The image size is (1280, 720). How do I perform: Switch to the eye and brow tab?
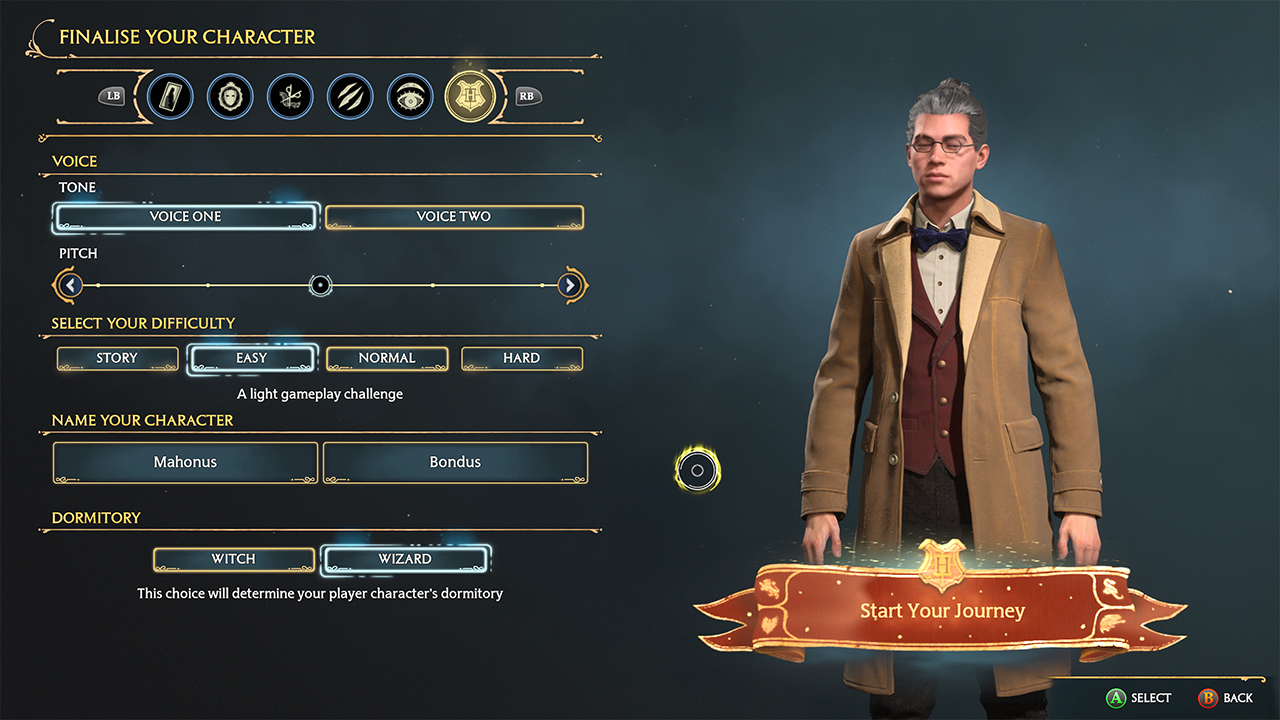tap(410, 97)
